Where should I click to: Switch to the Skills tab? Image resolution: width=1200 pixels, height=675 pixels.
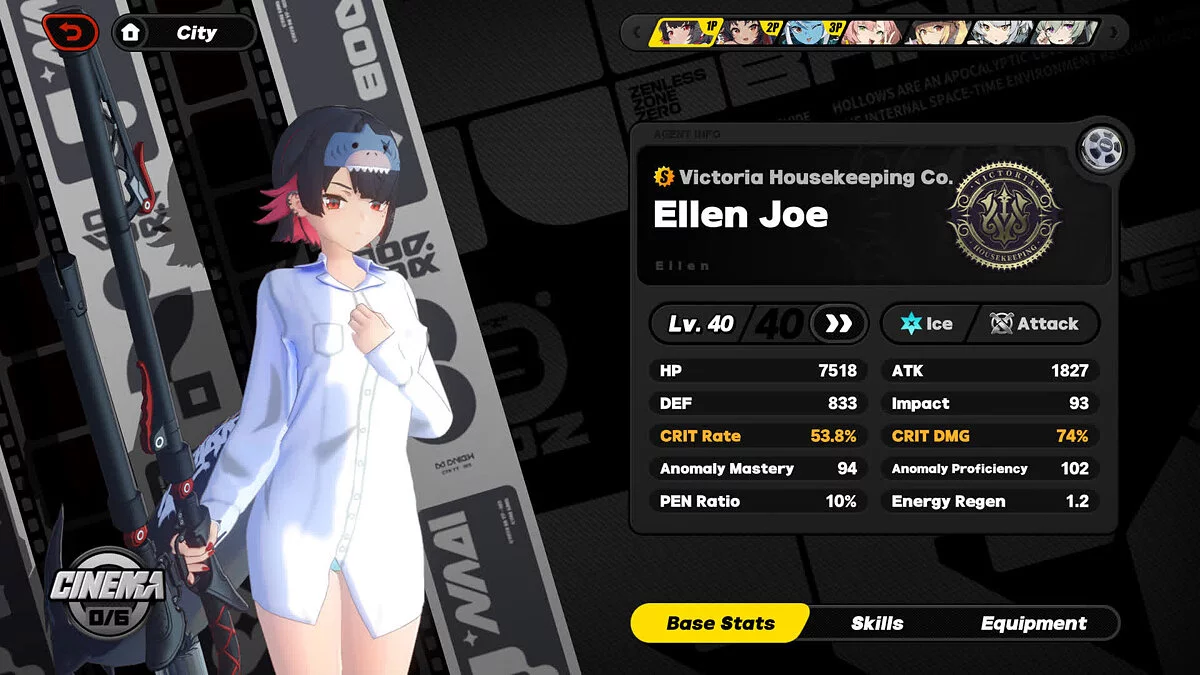click(x=877, y=623)
